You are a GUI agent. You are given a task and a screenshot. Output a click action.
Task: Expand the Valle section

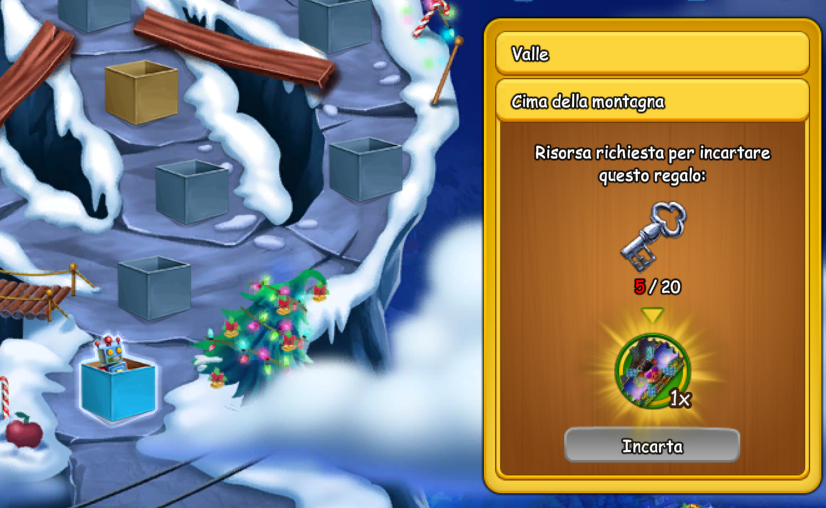click(651, 53)
